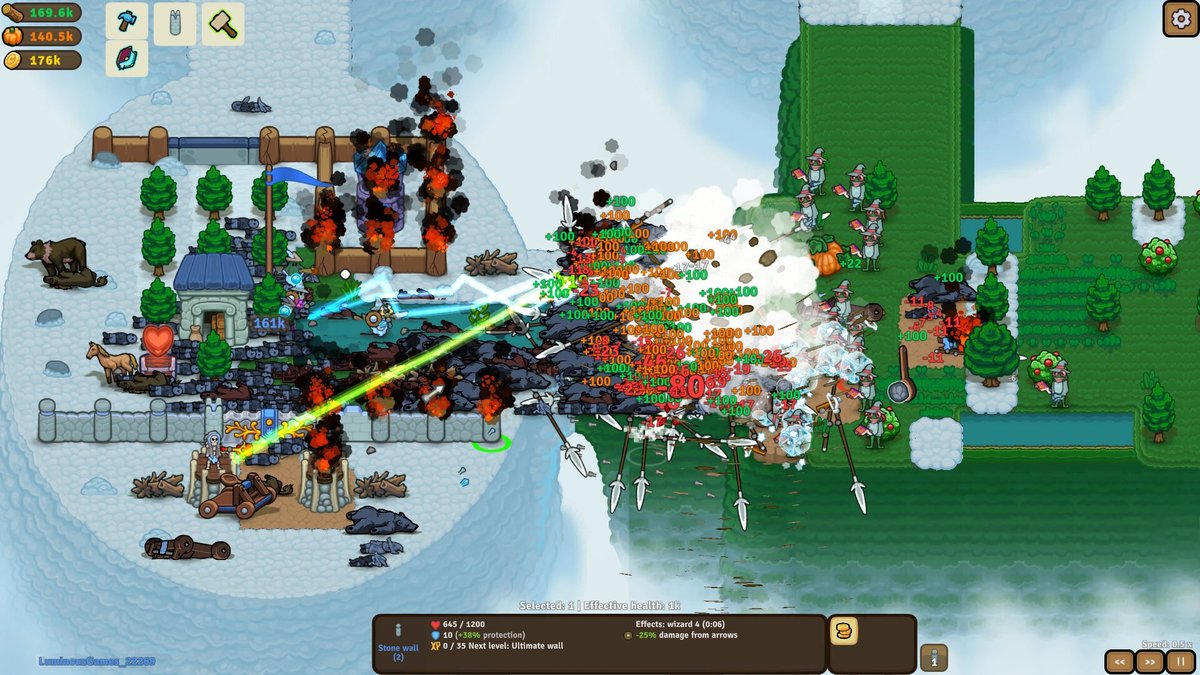Screen dimensions: 1200x675
Task: Select the red and teal crystal icon
Action: (x=127, y=59)
